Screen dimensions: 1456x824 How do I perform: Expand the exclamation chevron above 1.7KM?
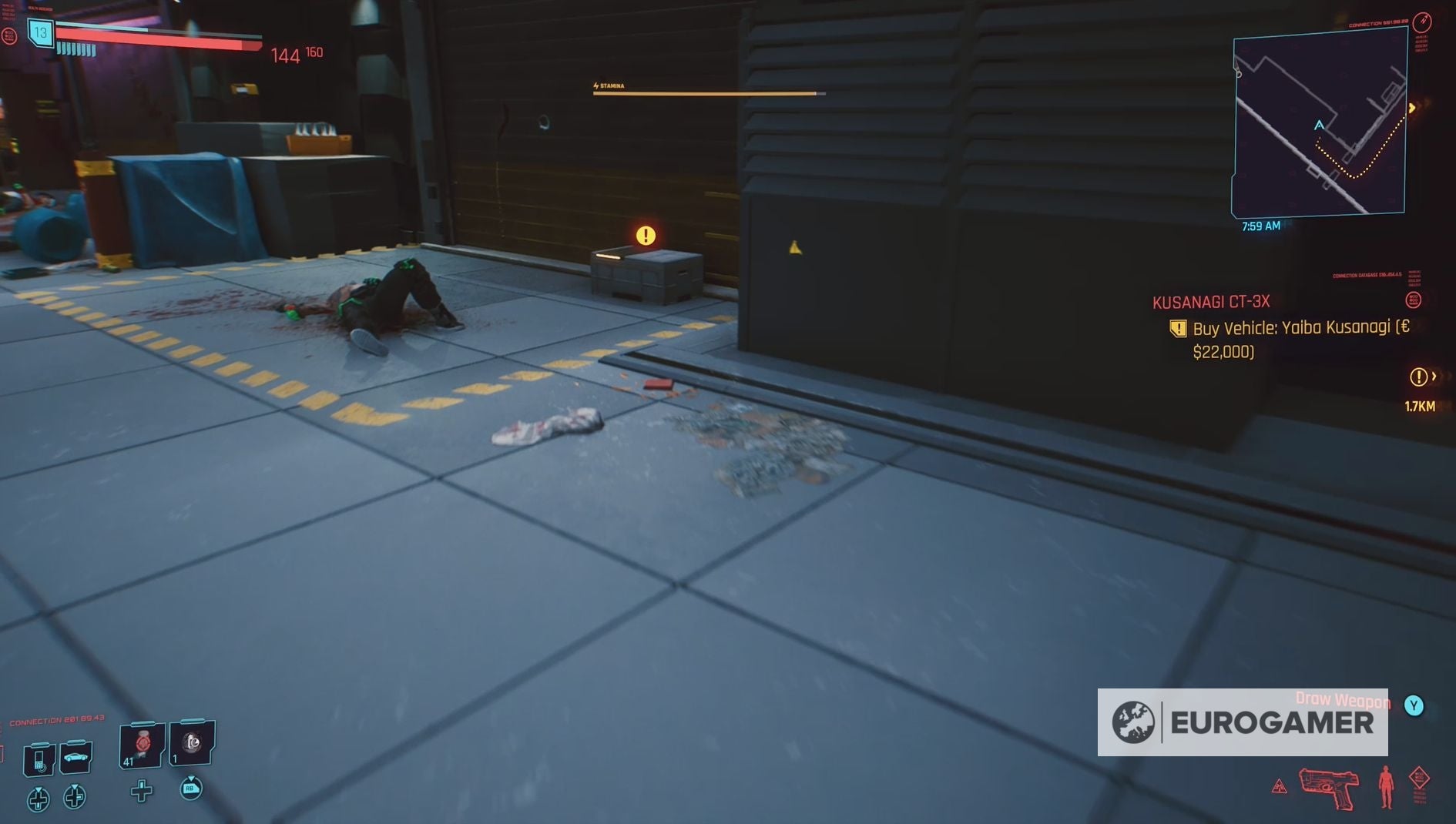tap(1421, 377)
